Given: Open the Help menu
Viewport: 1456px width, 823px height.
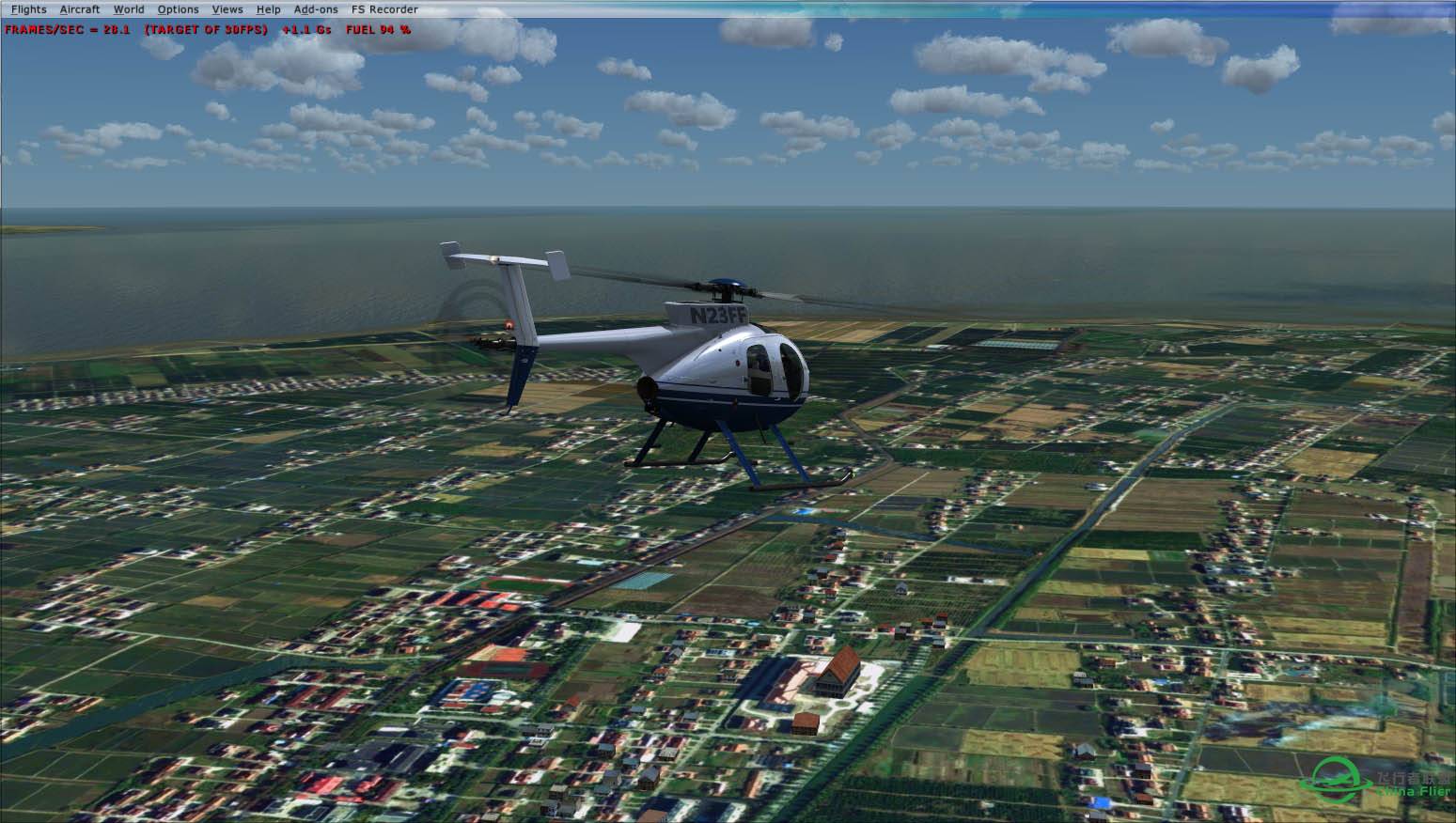Looking at the screenshot, I should click(x=268, y=9).
